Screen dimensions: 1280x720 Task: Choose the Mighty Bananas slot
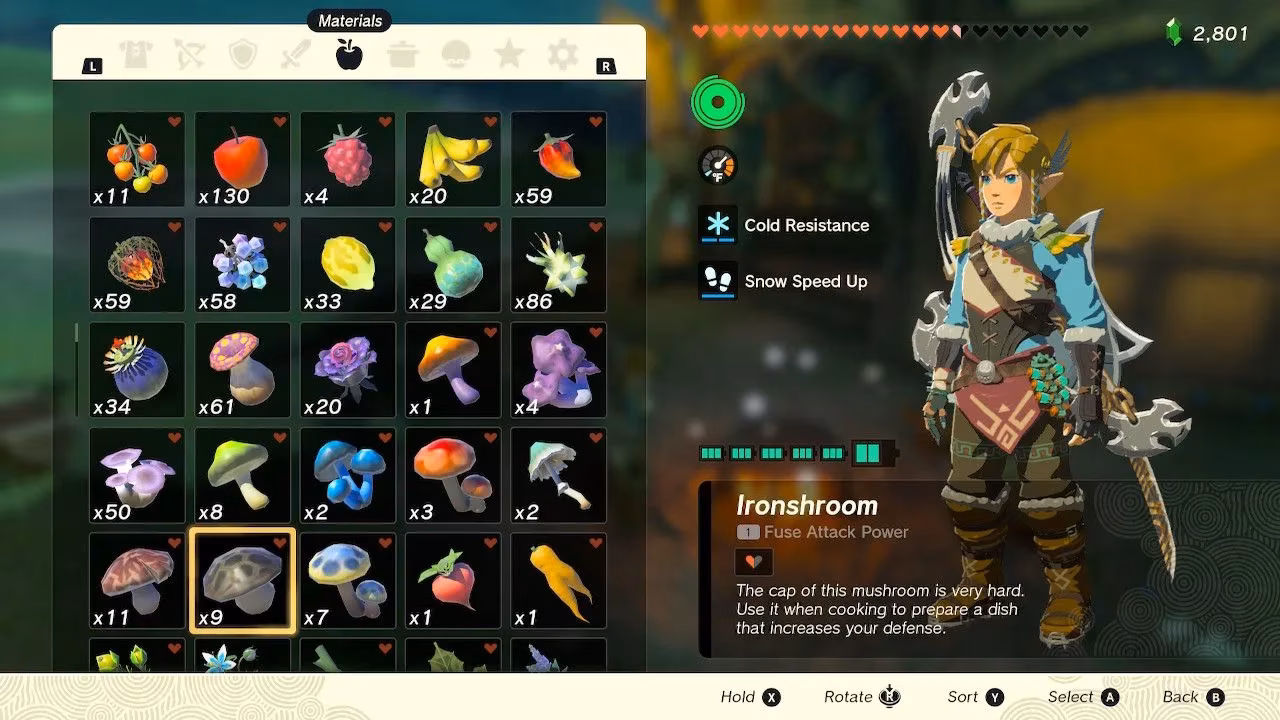pos(453,160)
